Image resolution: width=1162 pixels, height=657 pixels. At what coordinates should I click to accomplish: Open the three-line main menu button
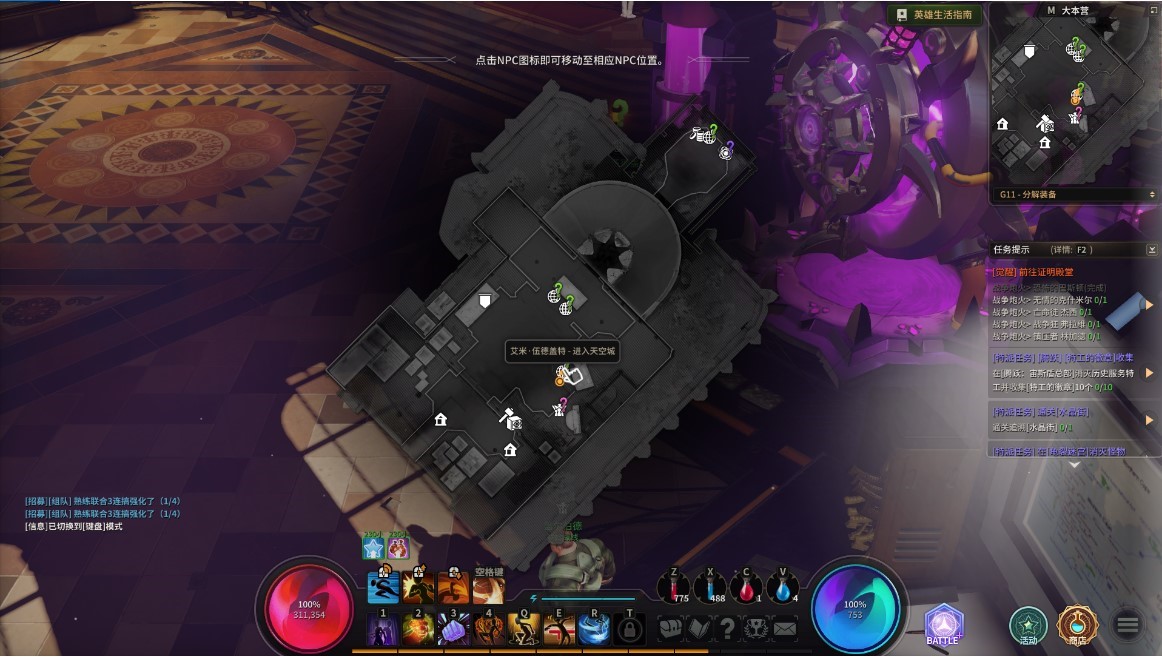tap(1128, 625)
